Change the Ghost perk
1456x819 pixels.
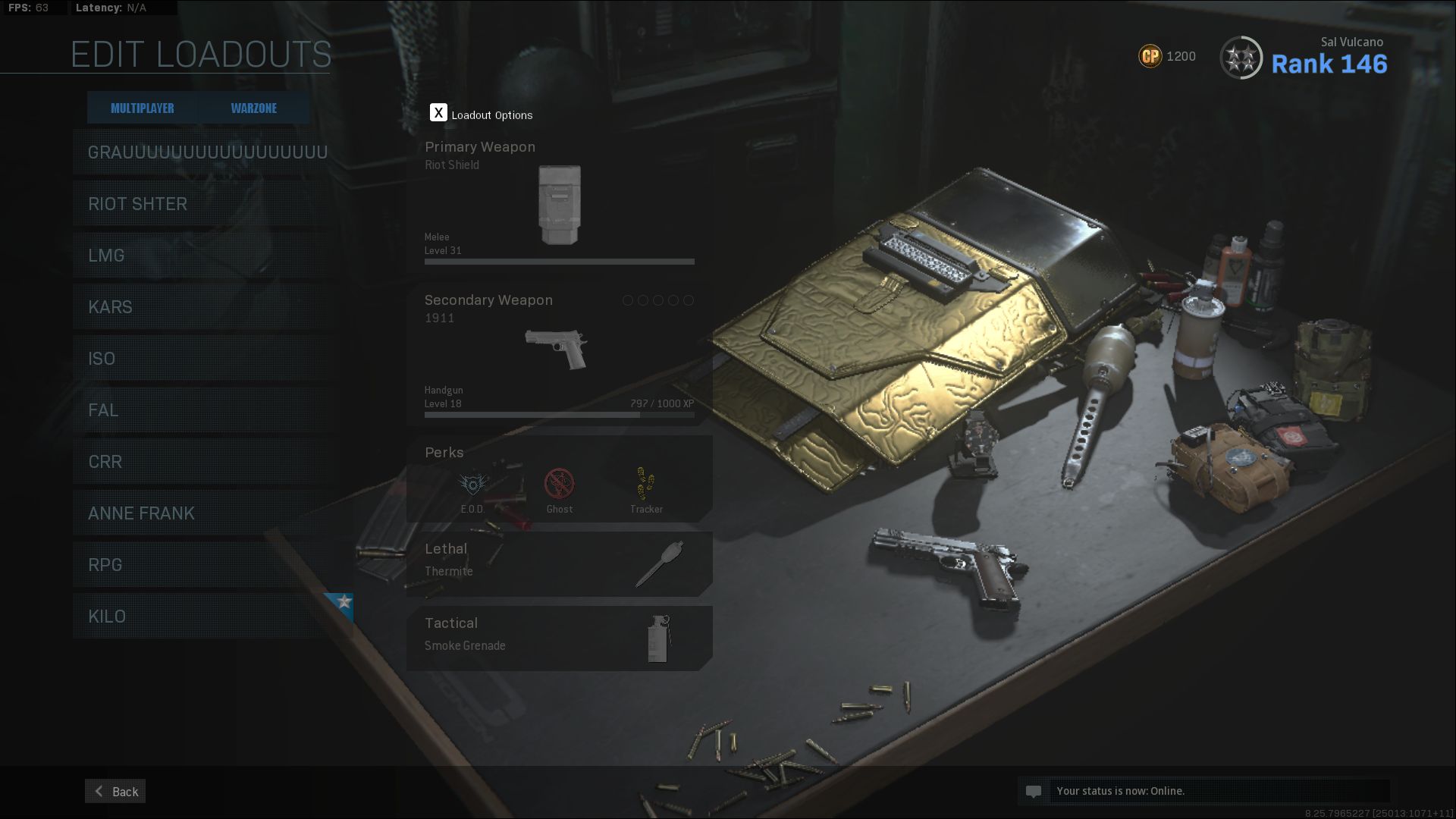tap(560, 489)
